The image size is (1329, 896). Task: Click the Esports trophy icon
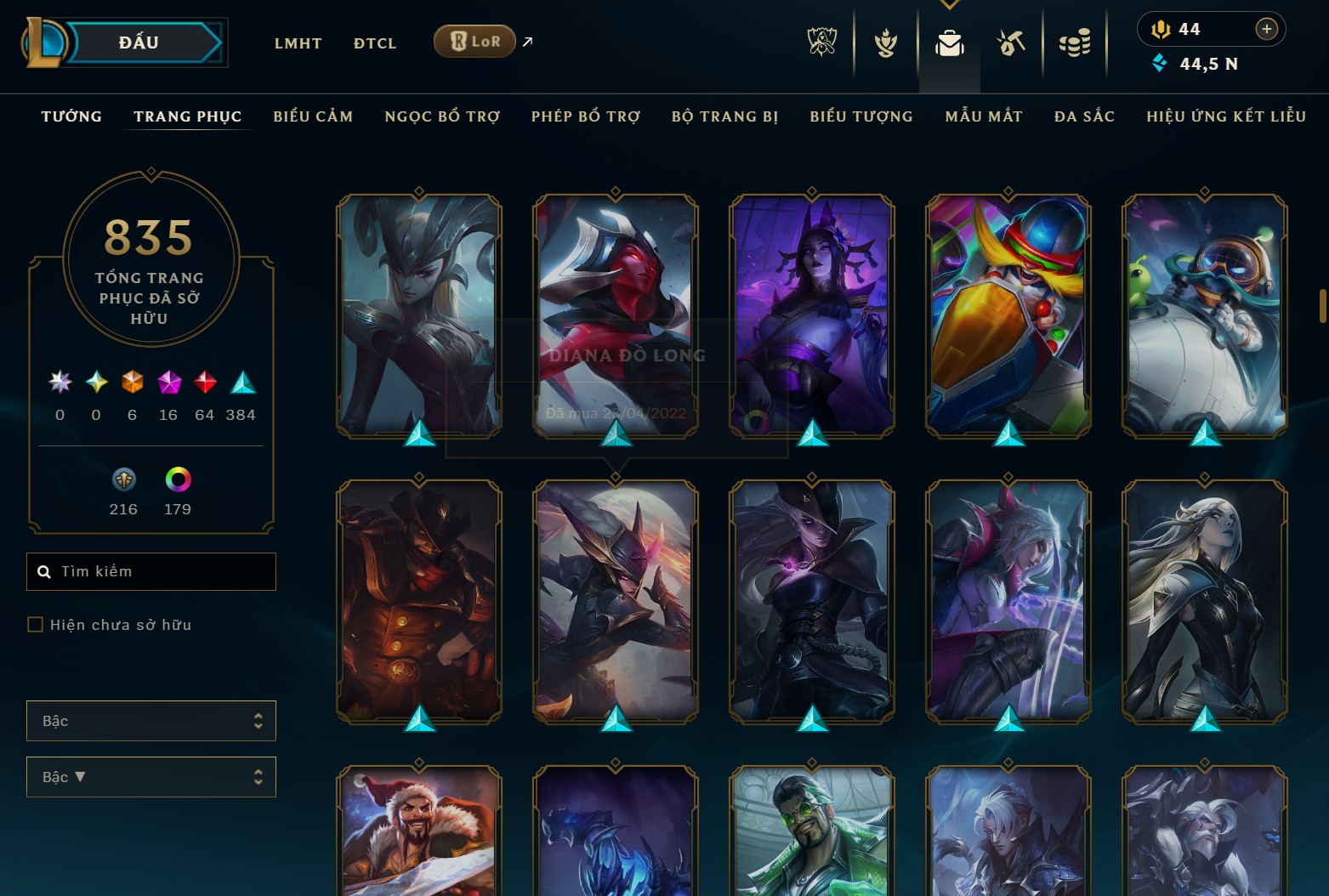(x=821, y=43)
